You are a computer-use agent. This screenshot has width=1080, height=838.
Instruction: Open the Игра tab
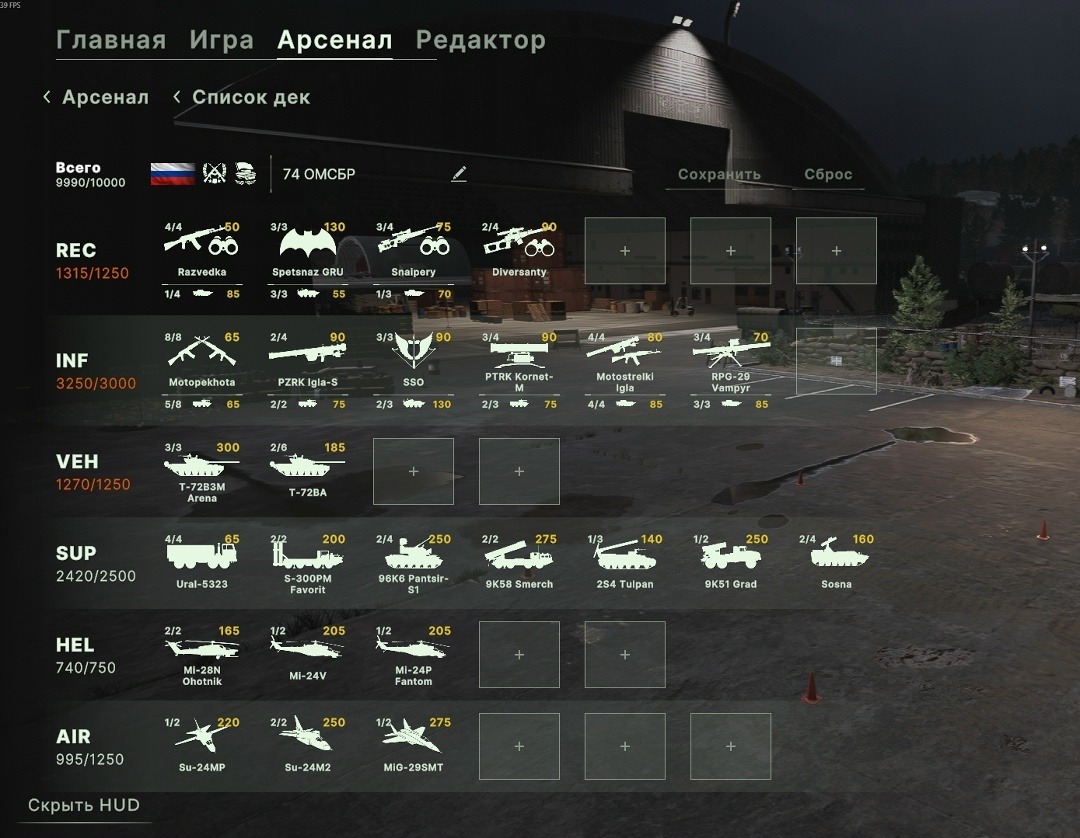(221, 41)
